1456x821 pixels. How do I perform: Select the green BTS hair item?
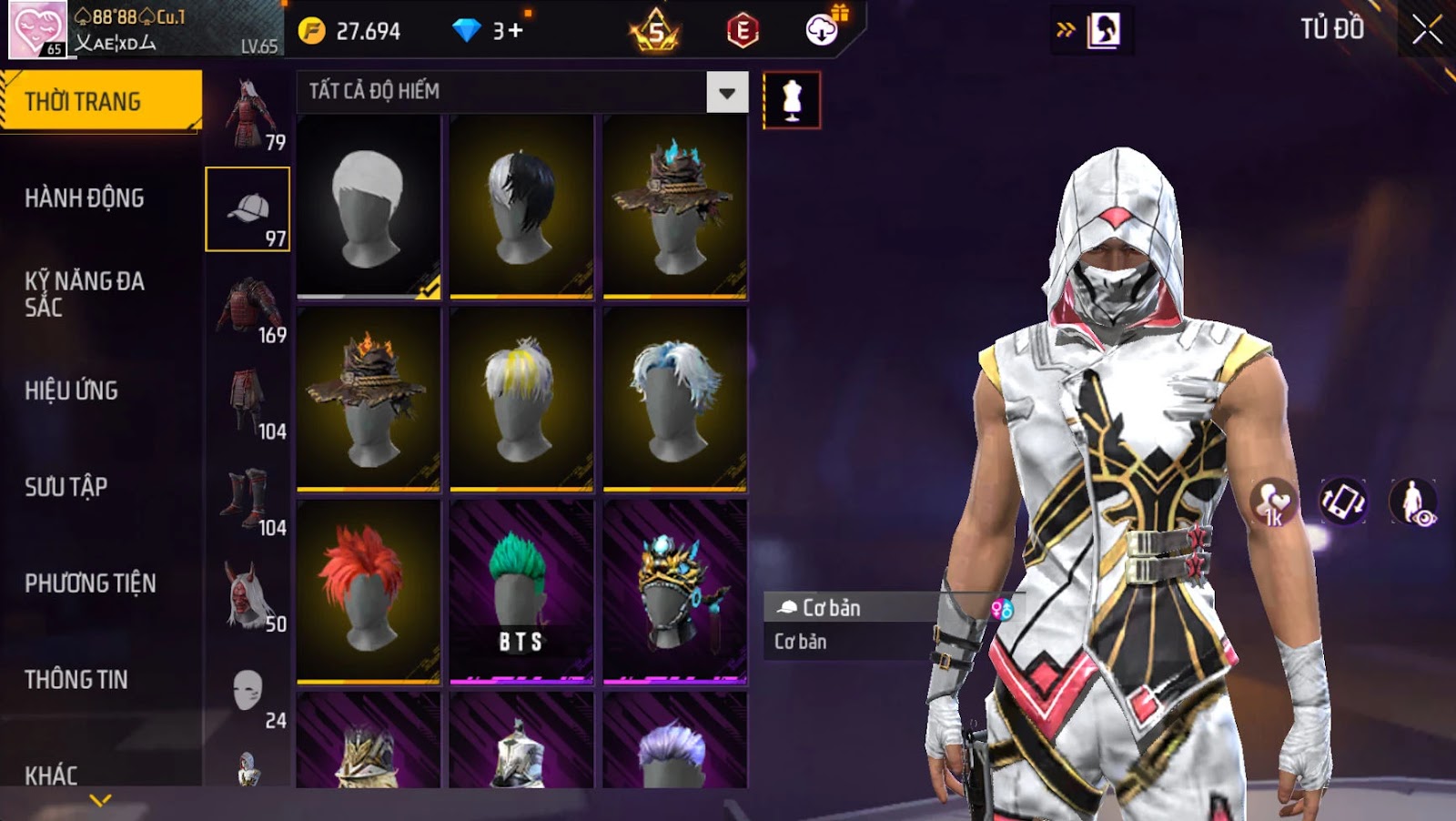pos(521,591)
